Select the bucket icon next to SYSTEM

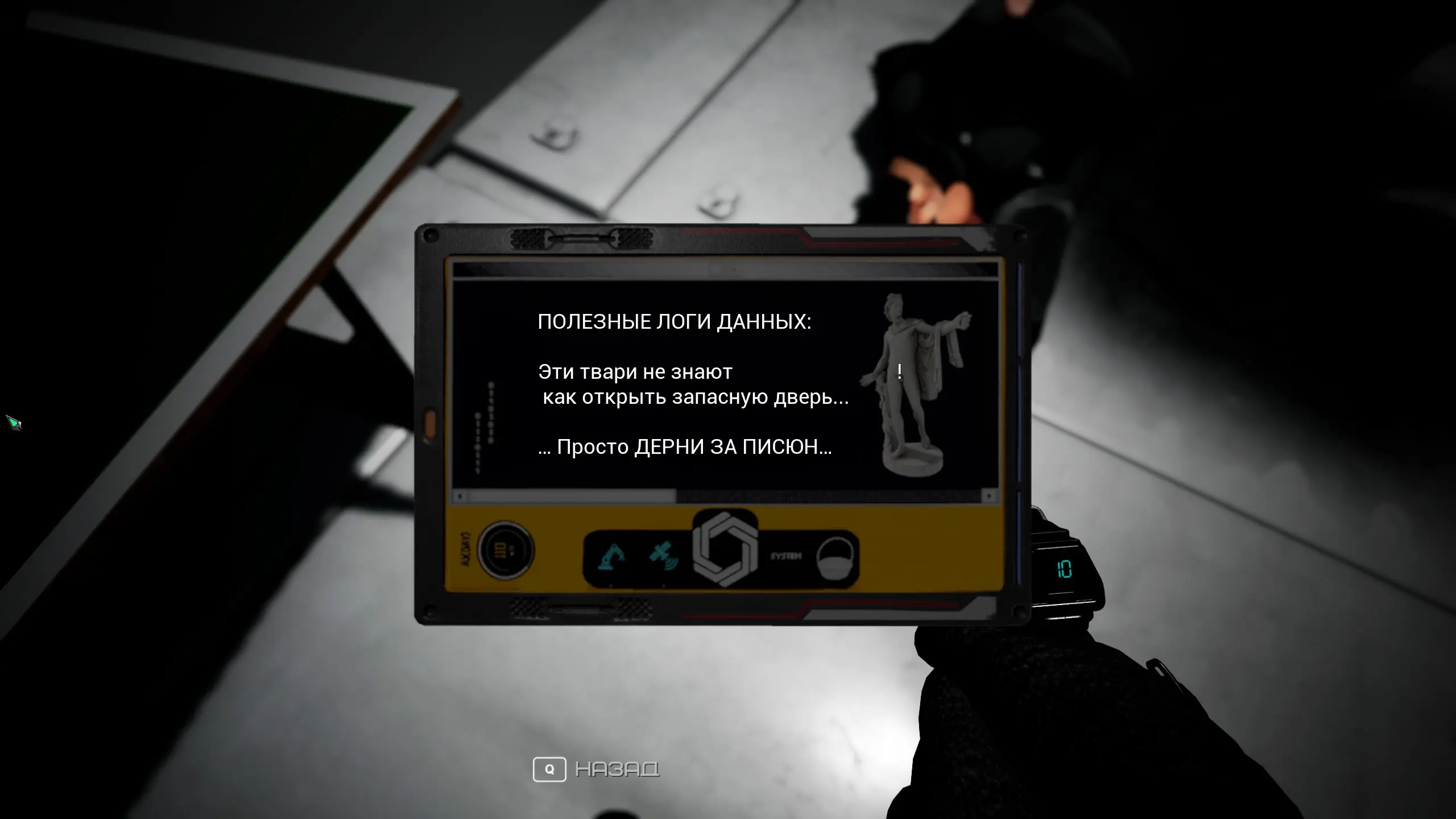click(x=835, y=558)
